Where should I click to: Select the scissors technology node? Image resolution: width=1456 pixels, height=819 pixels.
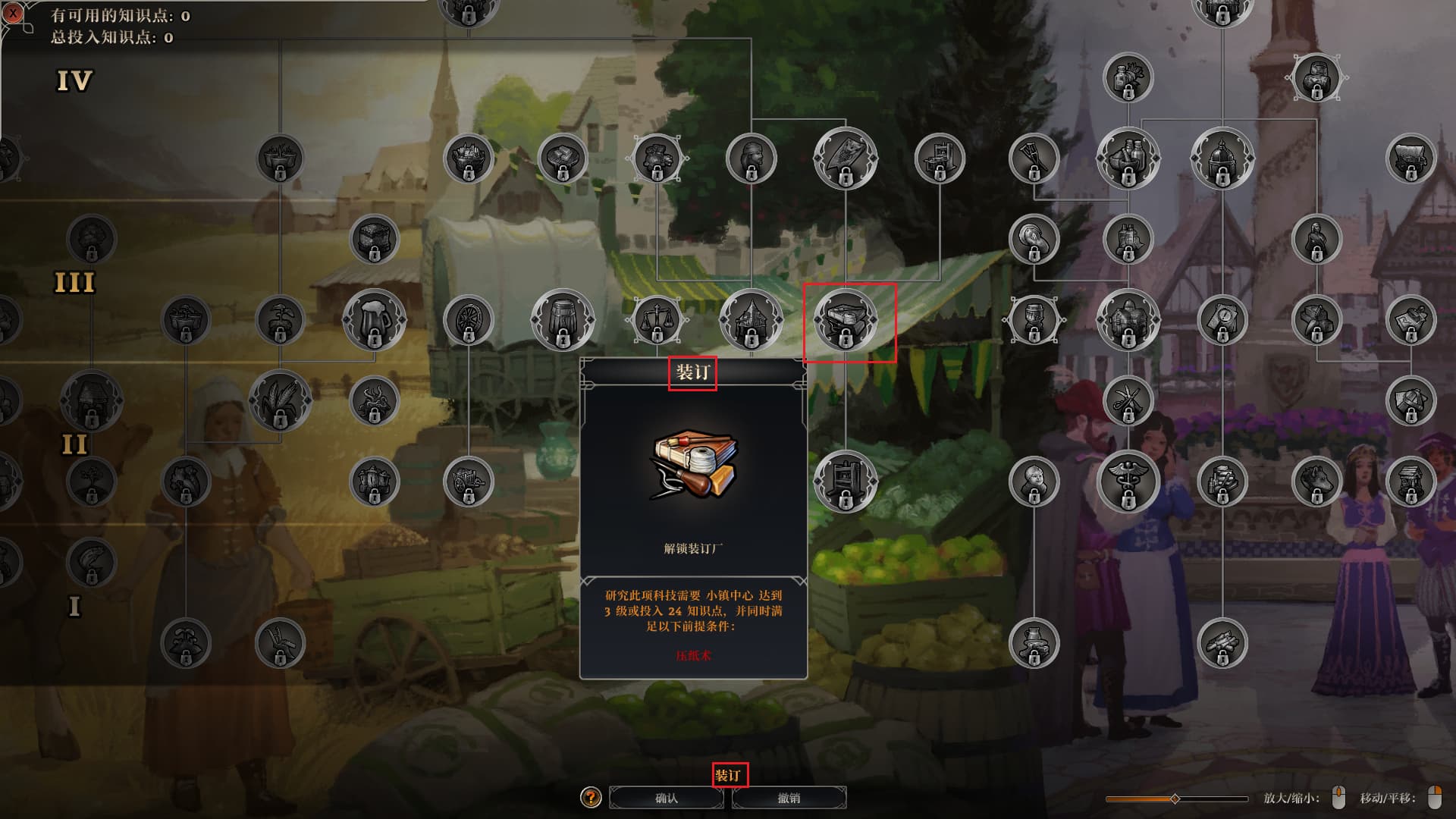(x=1128, y=400)
